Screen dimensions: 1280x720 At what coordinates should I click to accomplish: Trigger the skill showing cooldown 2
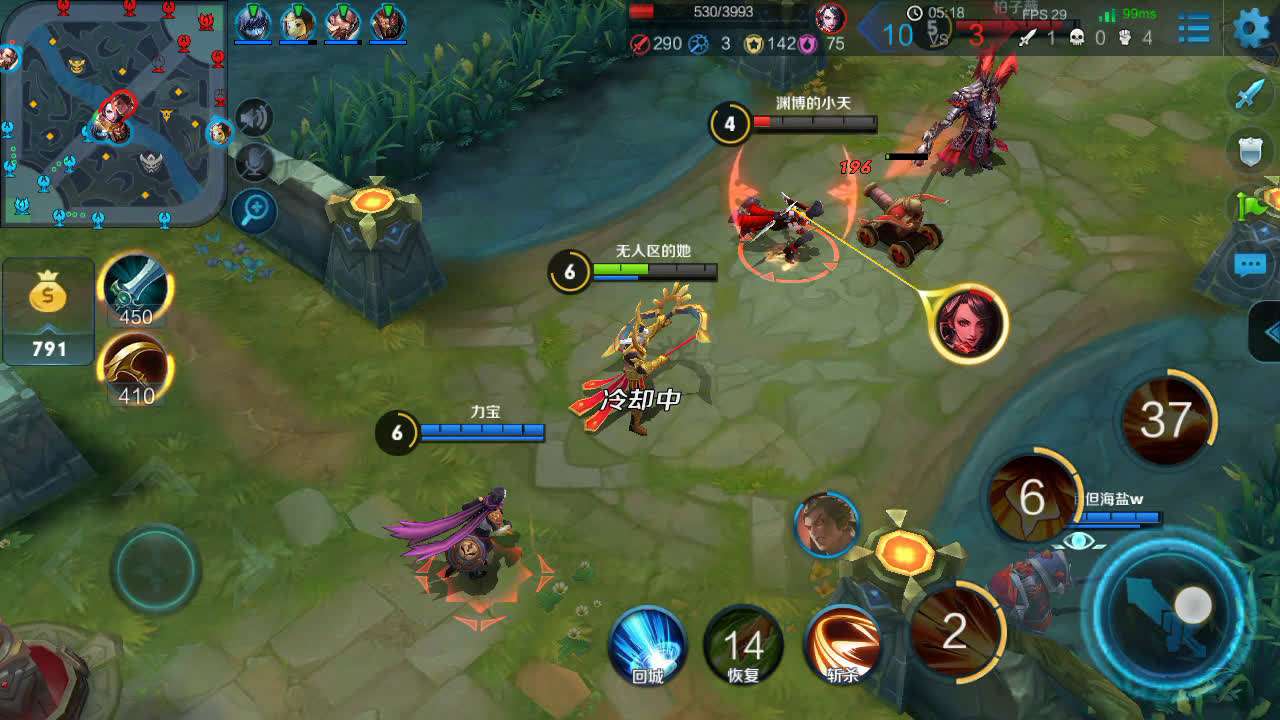pos(955,632)
